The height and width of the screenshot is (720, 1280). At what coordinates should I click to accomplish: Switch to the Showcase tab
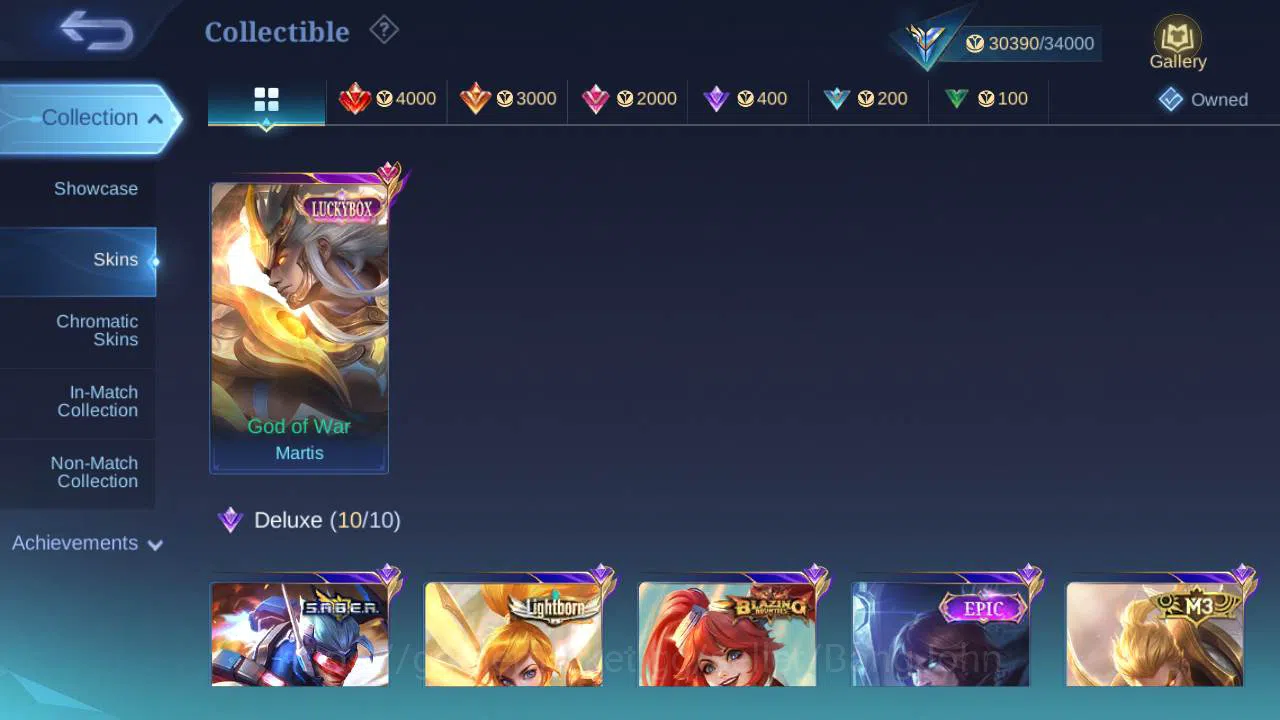point(95,188)
